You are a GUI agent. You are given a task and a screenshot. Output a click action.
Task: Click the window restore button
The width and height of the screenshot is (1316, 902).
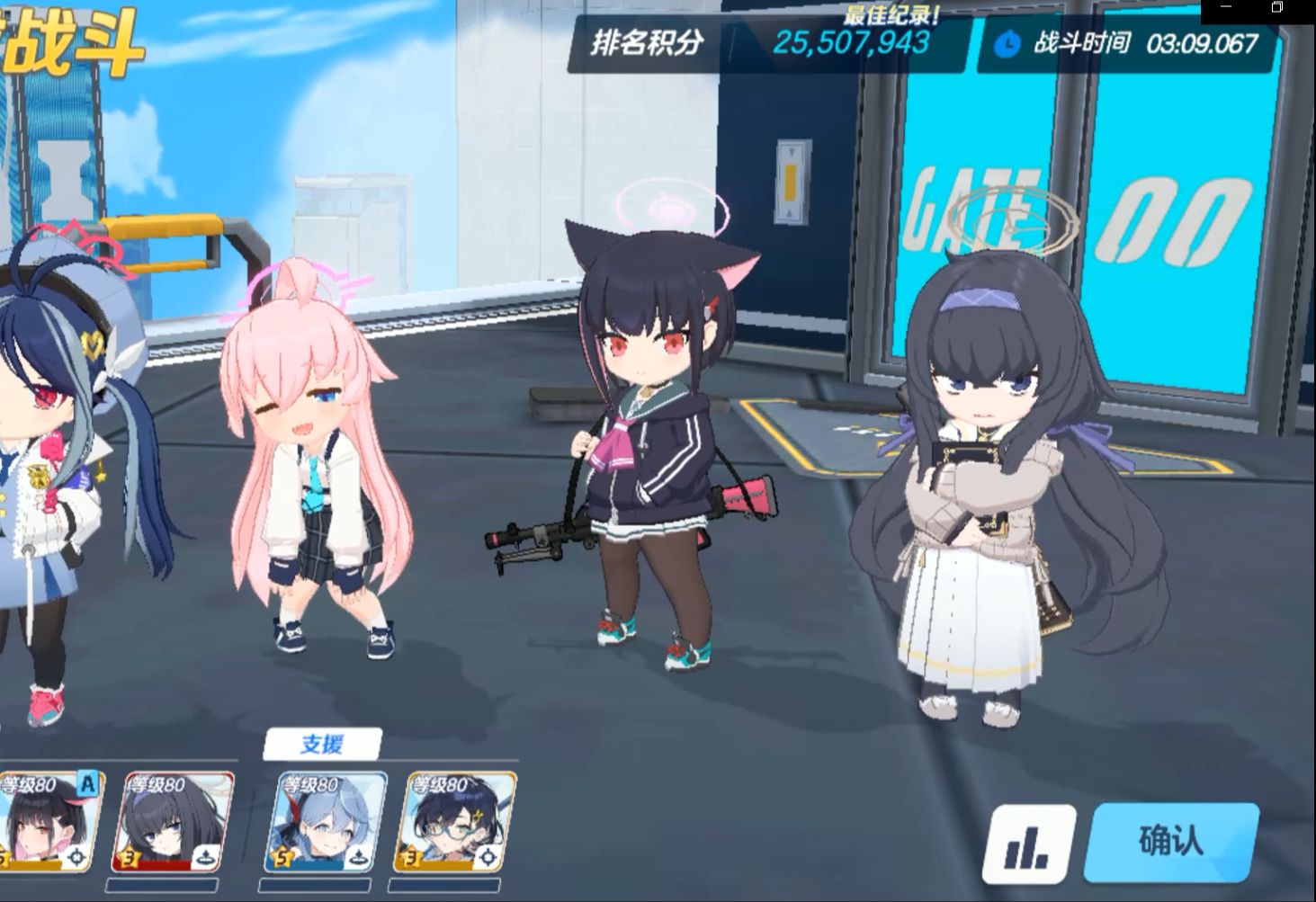point(1277,7)
